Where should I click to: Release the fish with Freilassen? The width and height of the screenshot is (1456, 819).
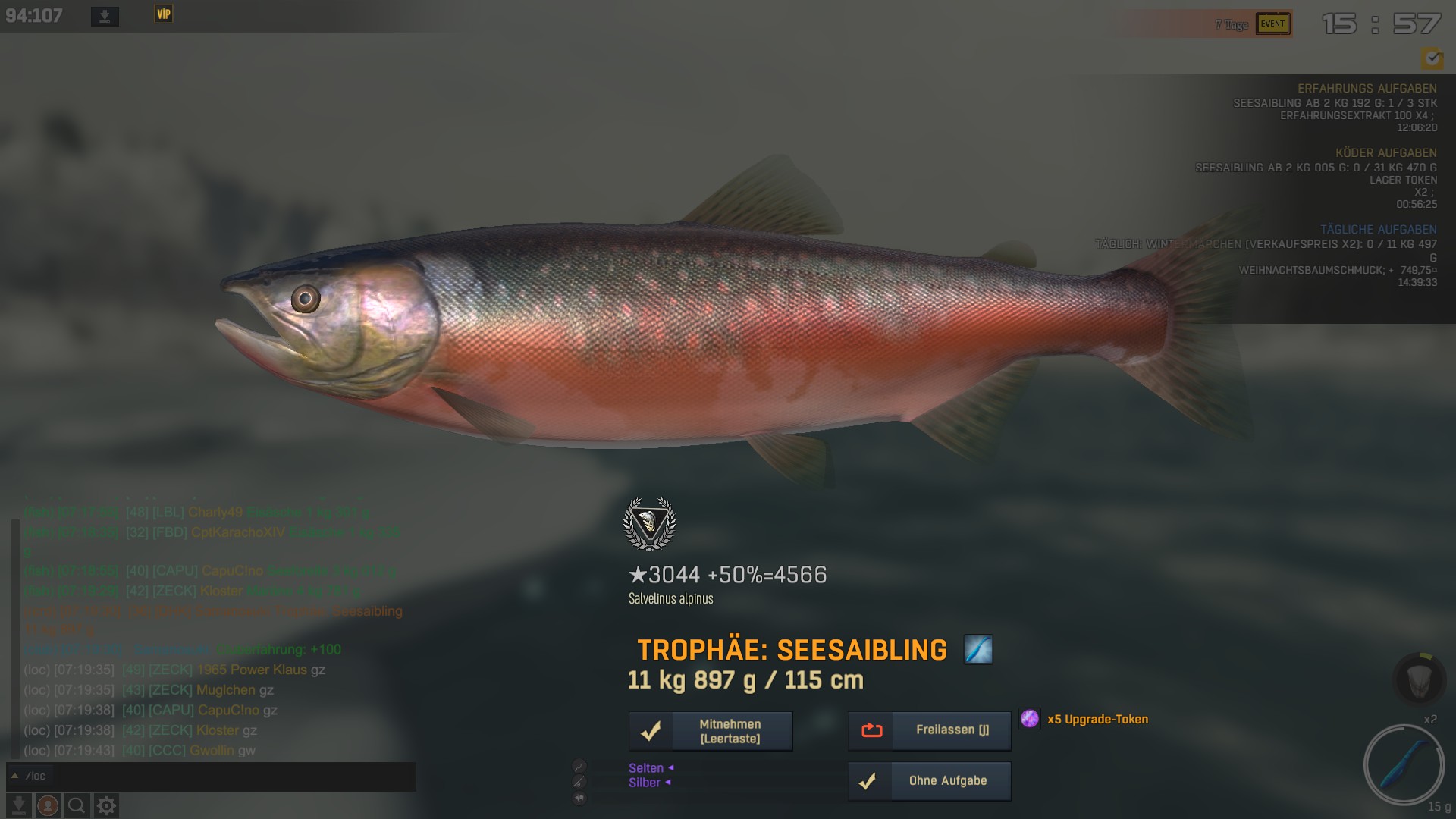pos(929,730)
